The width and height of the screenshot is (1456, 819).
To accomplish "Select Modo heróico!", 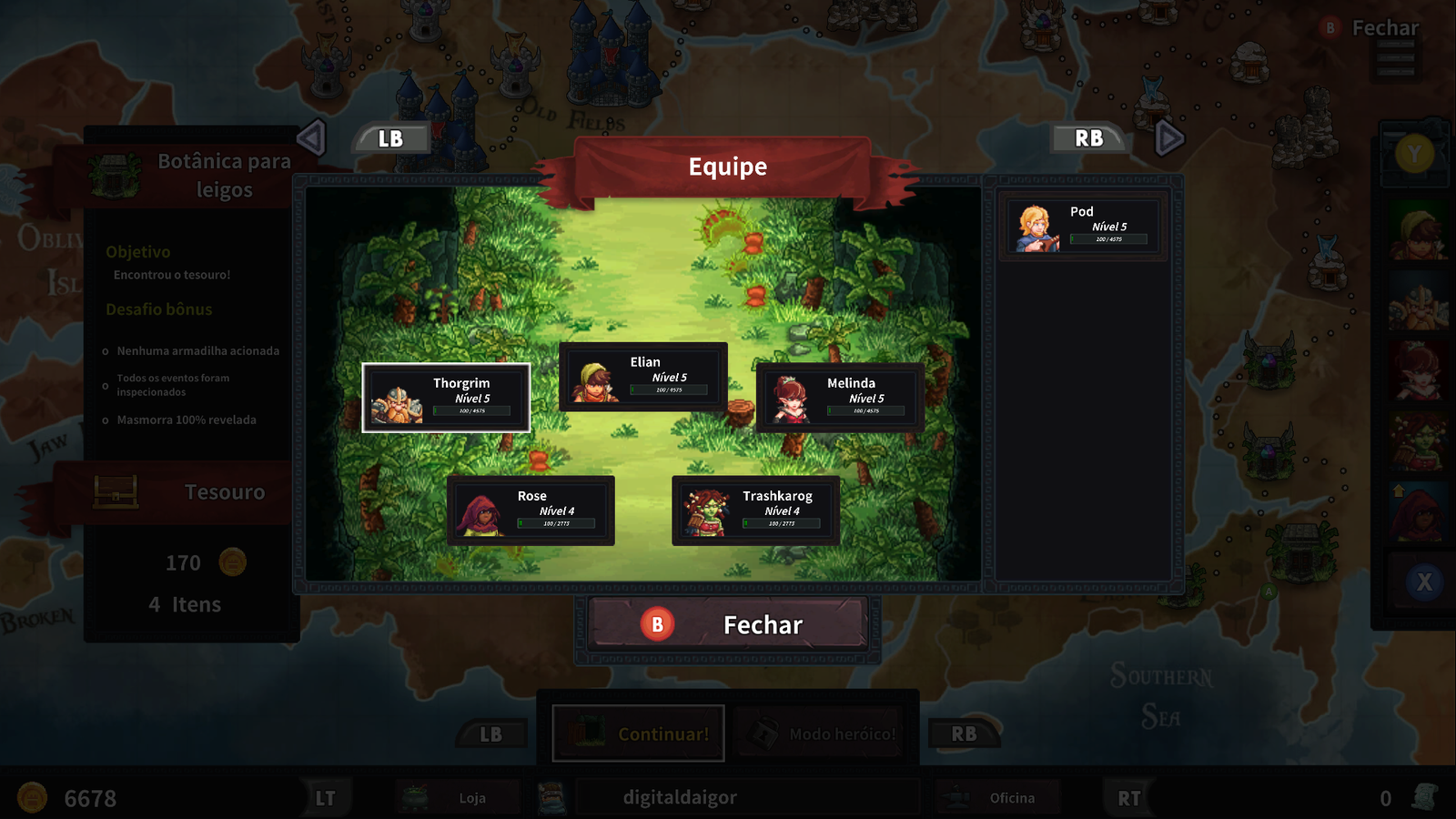I will (x=822, y=733).
